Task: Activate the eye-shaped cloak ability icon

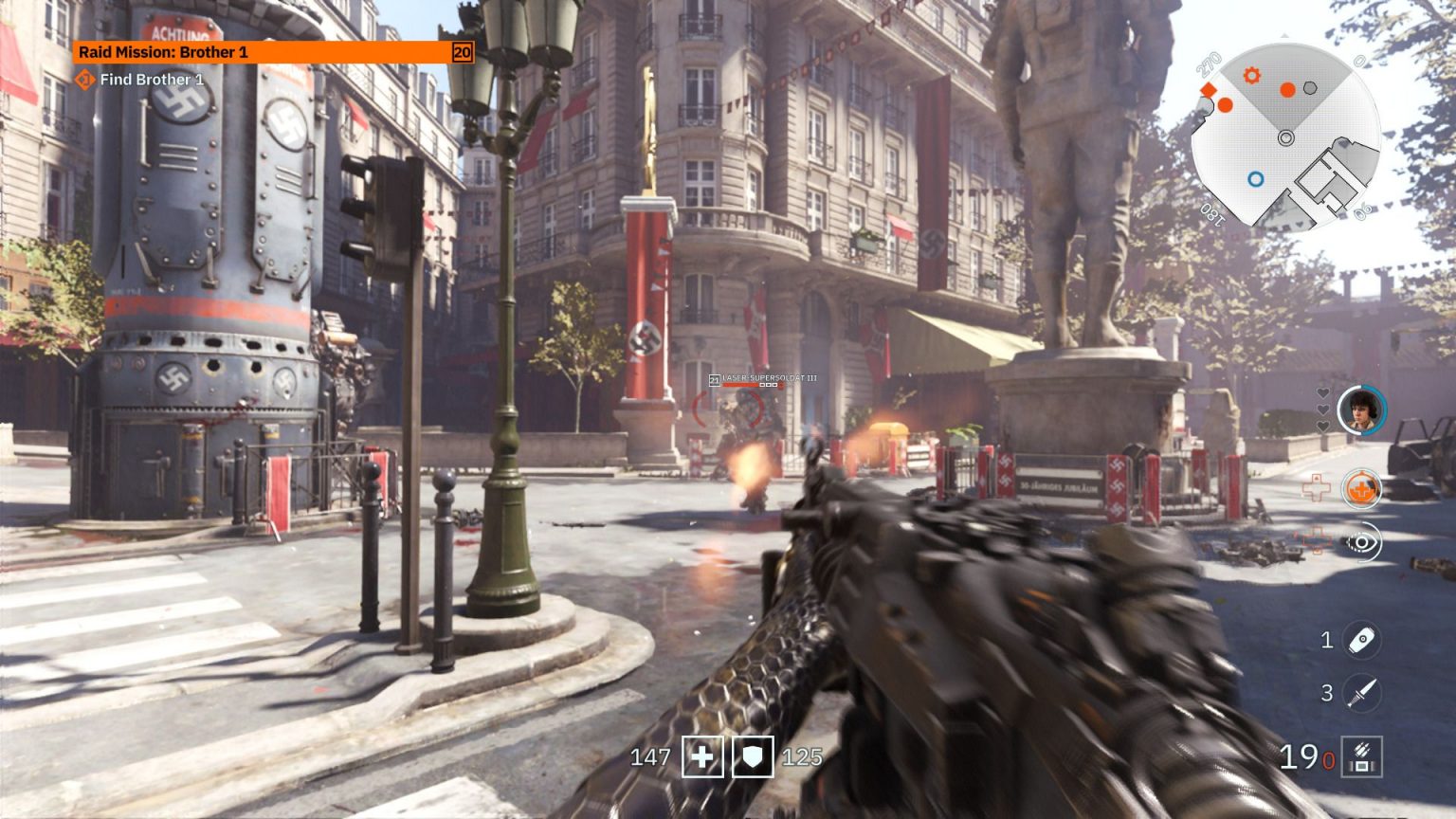Action: (x=1362, y=542)
